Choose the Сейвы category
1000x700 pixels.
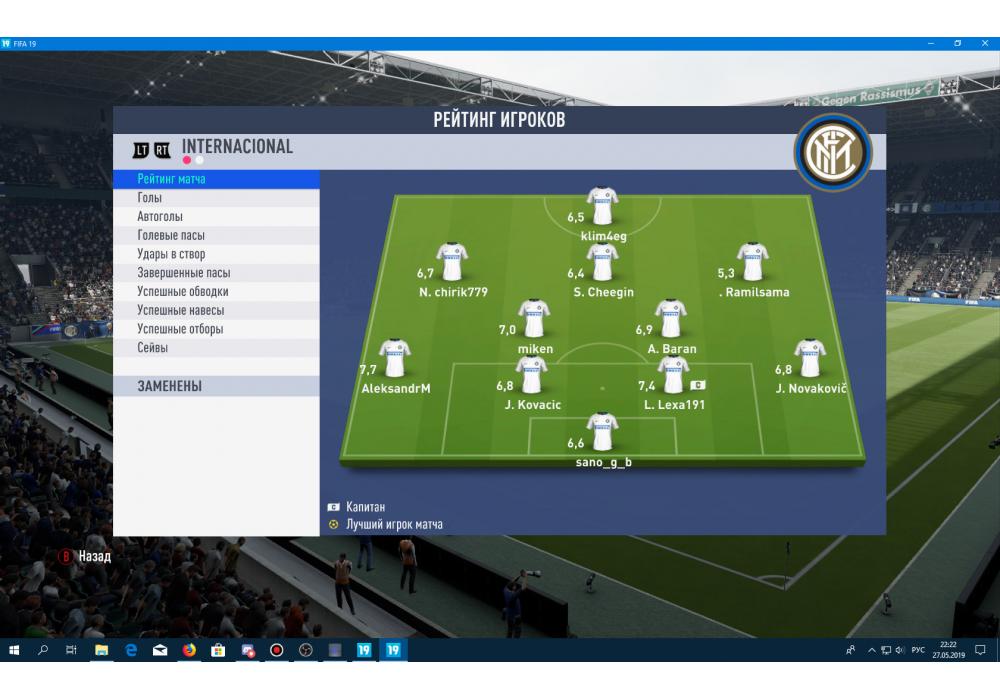click(x=215, y=348)
